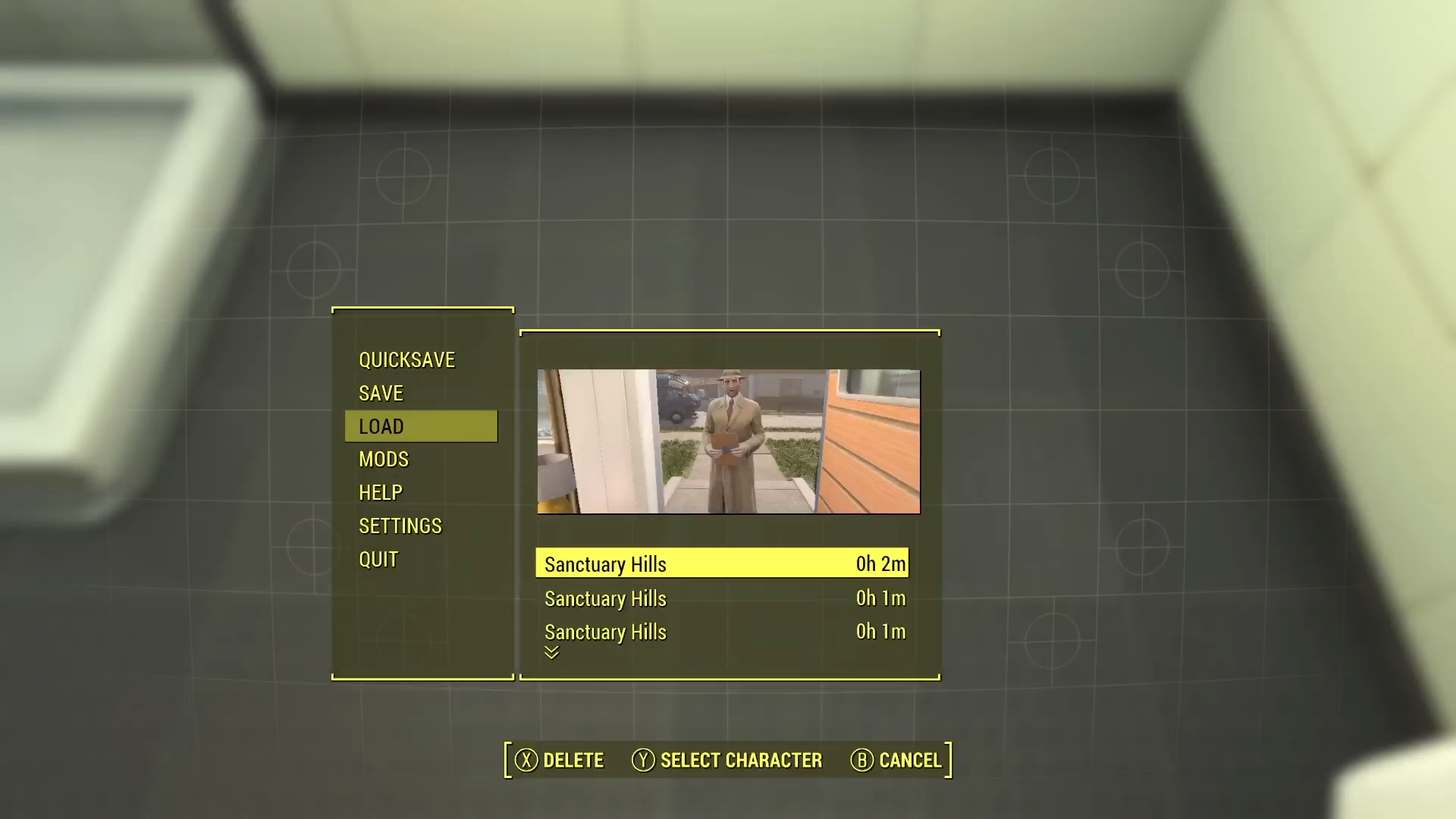Open the MODS section
This screenshot has height=819, width=1456.
click(383, 459)
